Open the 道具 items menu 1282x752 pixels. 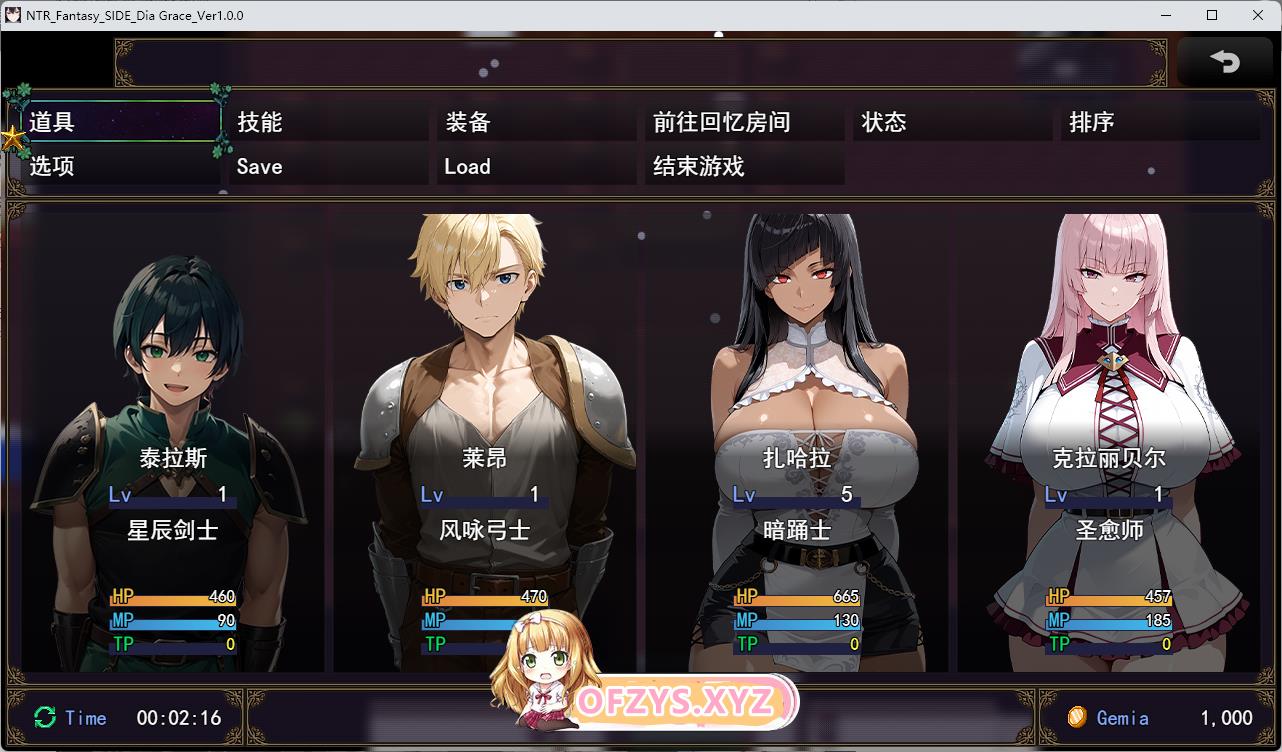(x=120, y=122)
